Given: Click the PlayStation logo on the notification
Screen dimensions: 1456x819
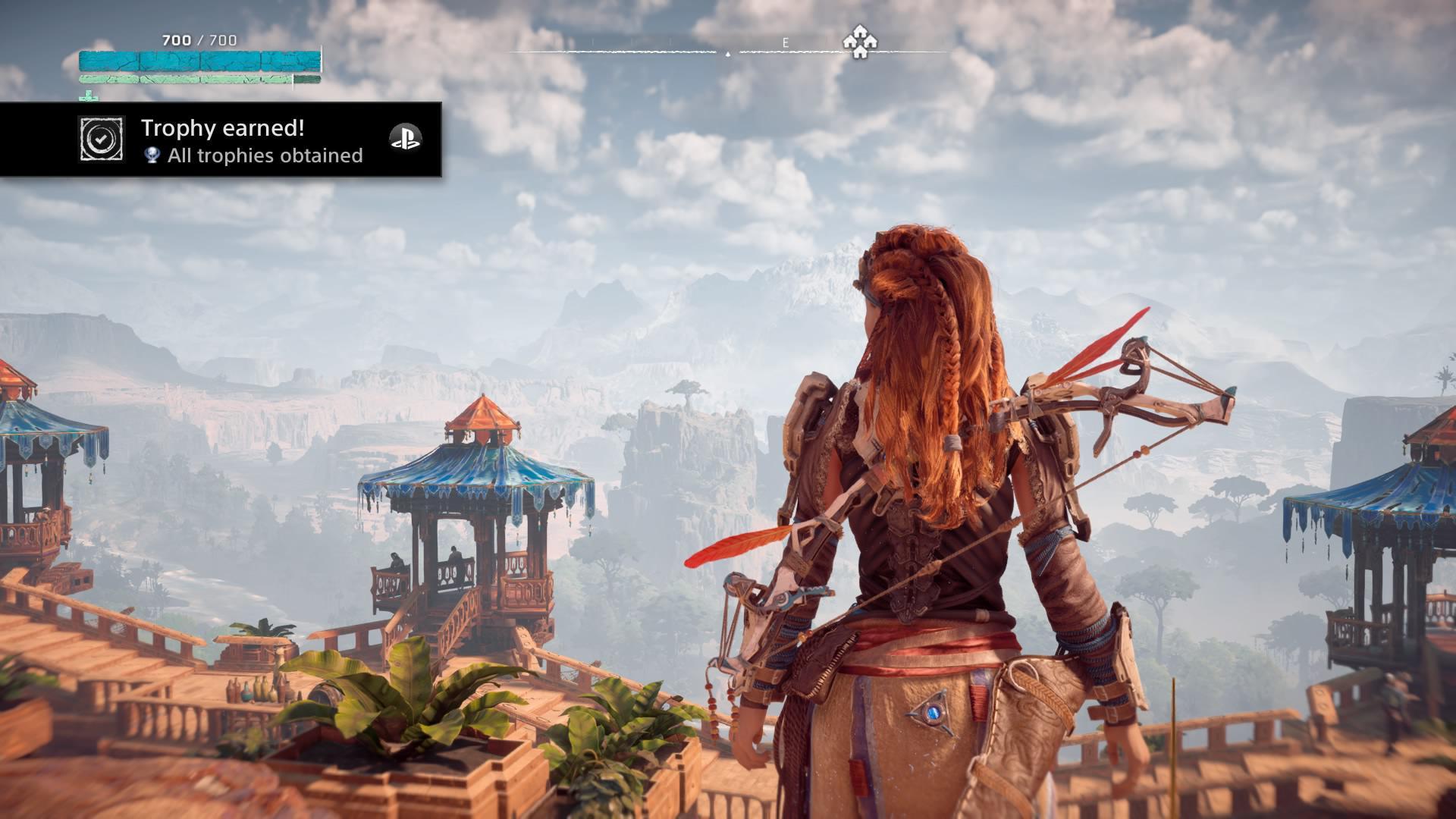Looking at the screenshot, I should coord(405,138).
